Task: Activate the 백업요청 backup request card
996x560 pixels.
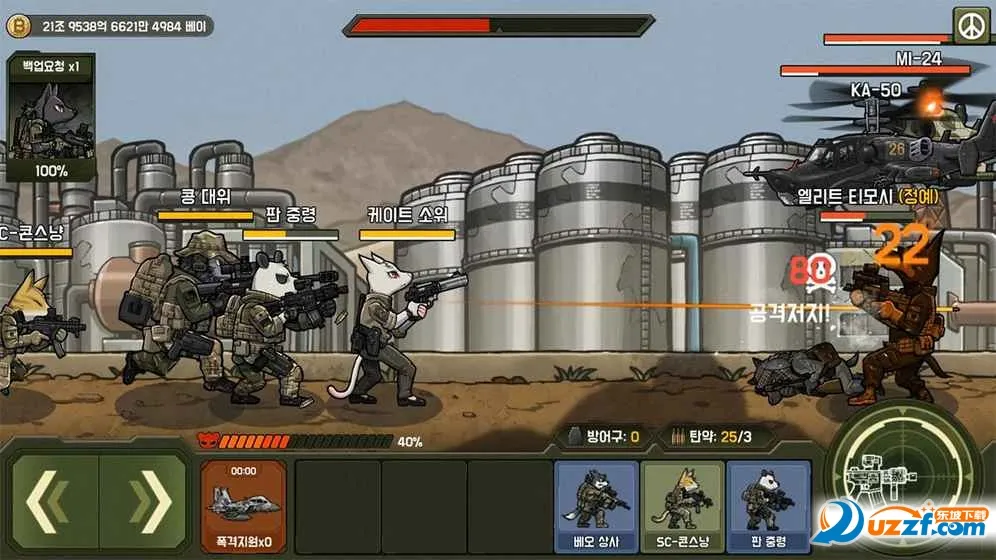Action: coord(51,118)
